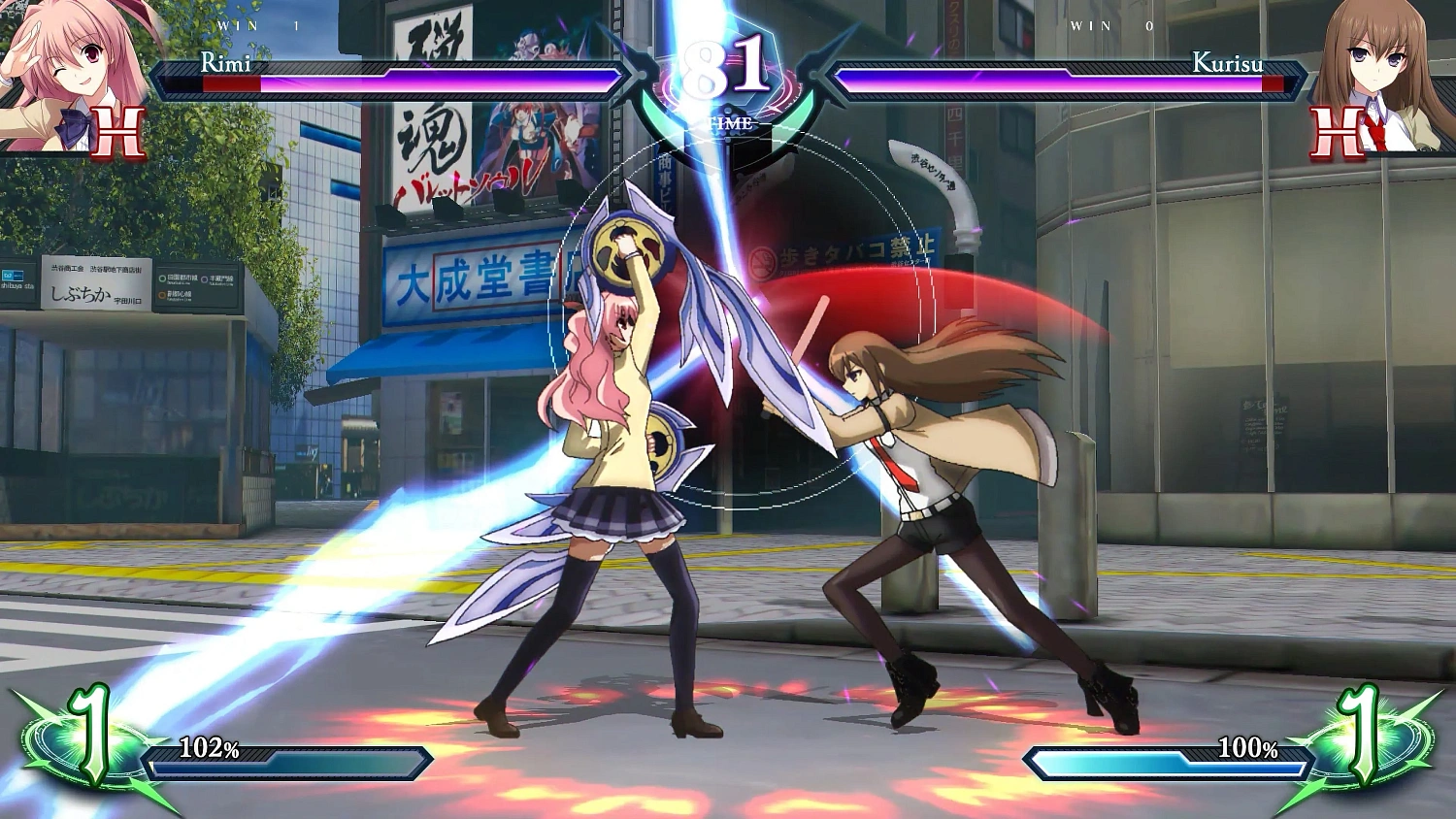1456x819 pixels.
Task: Toggle Rimi's round-win indicator WIN 1
Action: [x=243, y=26]
